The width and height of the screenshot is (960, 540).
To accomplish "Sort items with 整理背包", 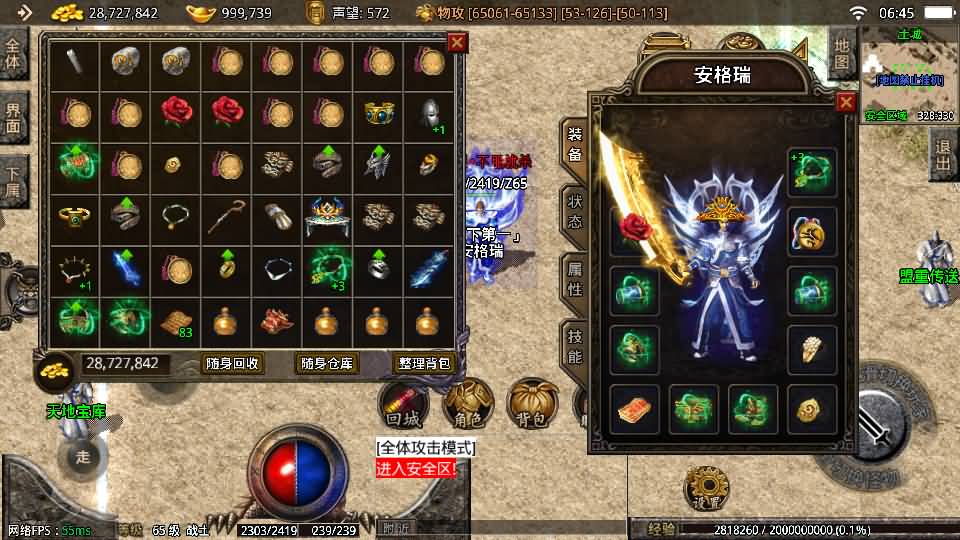I will (425, 364).
